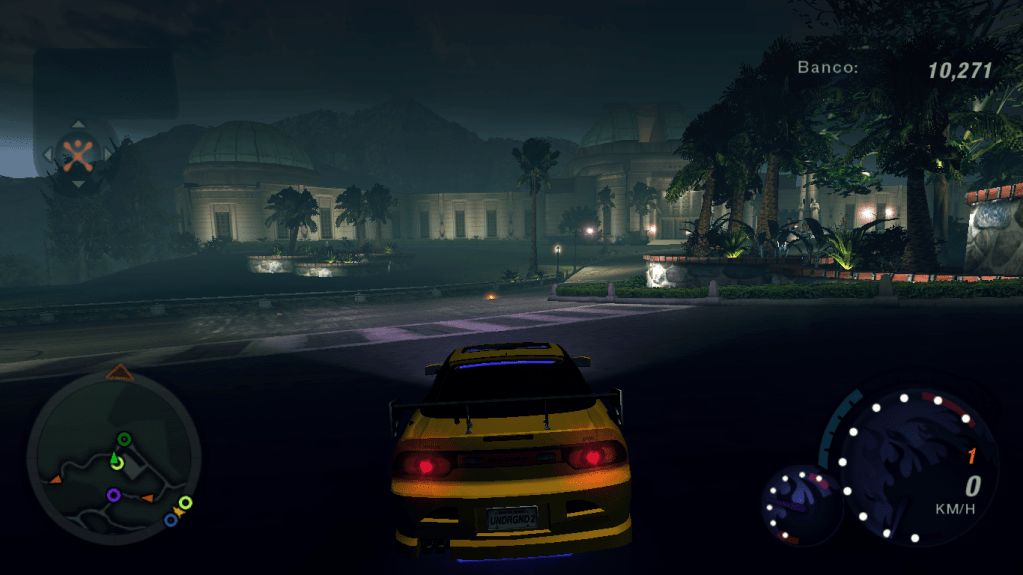This screenshot has width=1023, height=575.
Task: Click the green player arrow on the minimap
Action: [116, 461]
